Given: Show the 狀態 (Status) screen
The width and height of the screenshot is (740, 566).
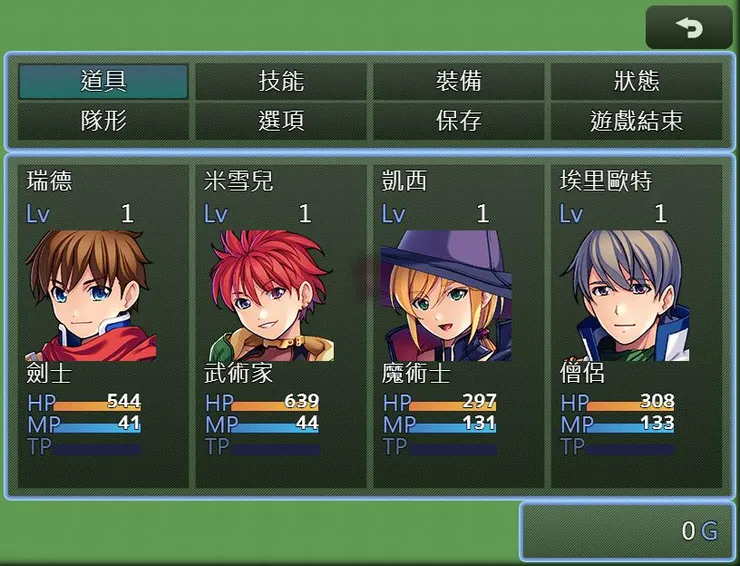Looking at the screenshot, I should tap(636, 82).
